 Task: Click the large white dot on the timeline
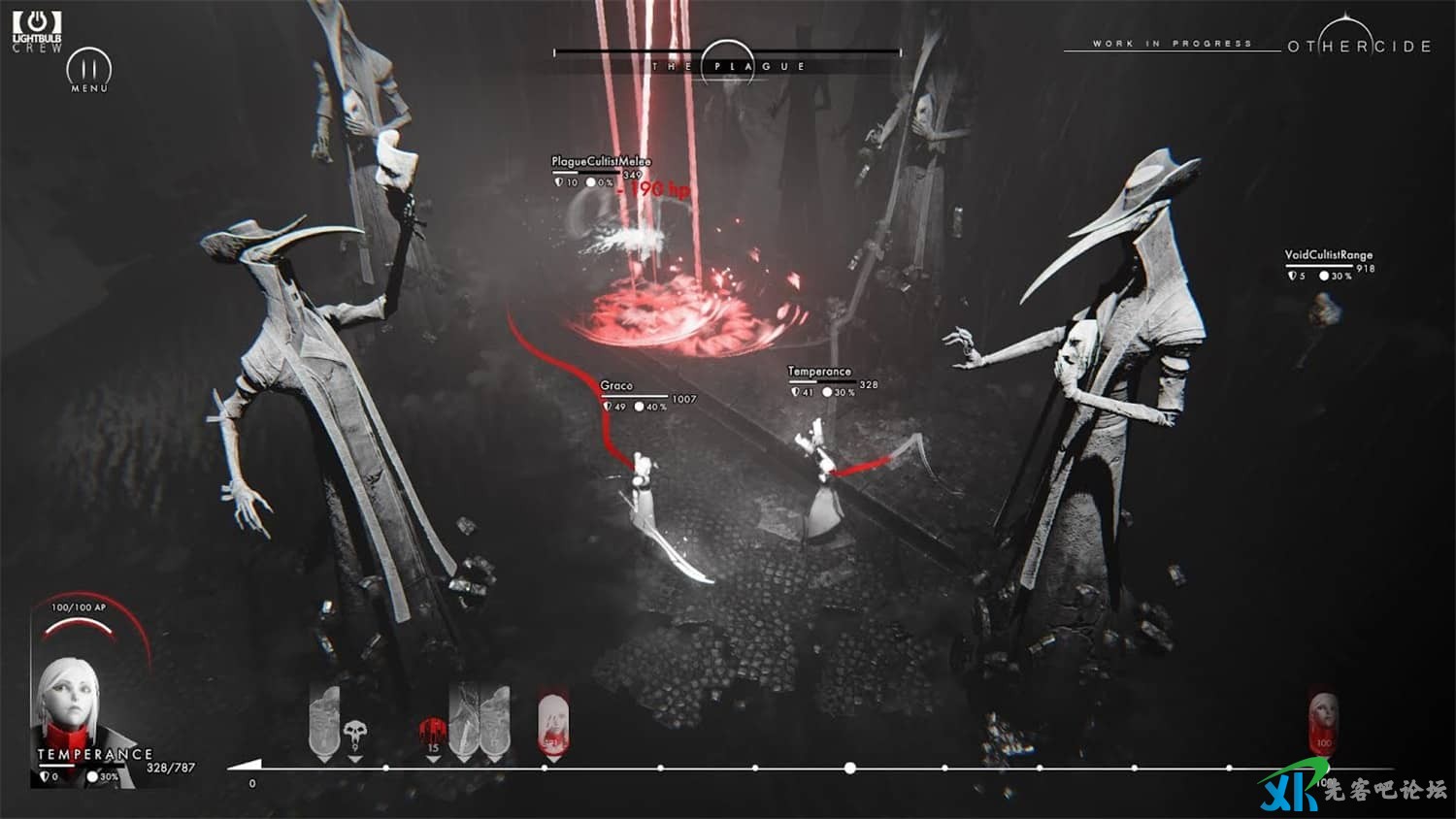(x=850, y=768)
